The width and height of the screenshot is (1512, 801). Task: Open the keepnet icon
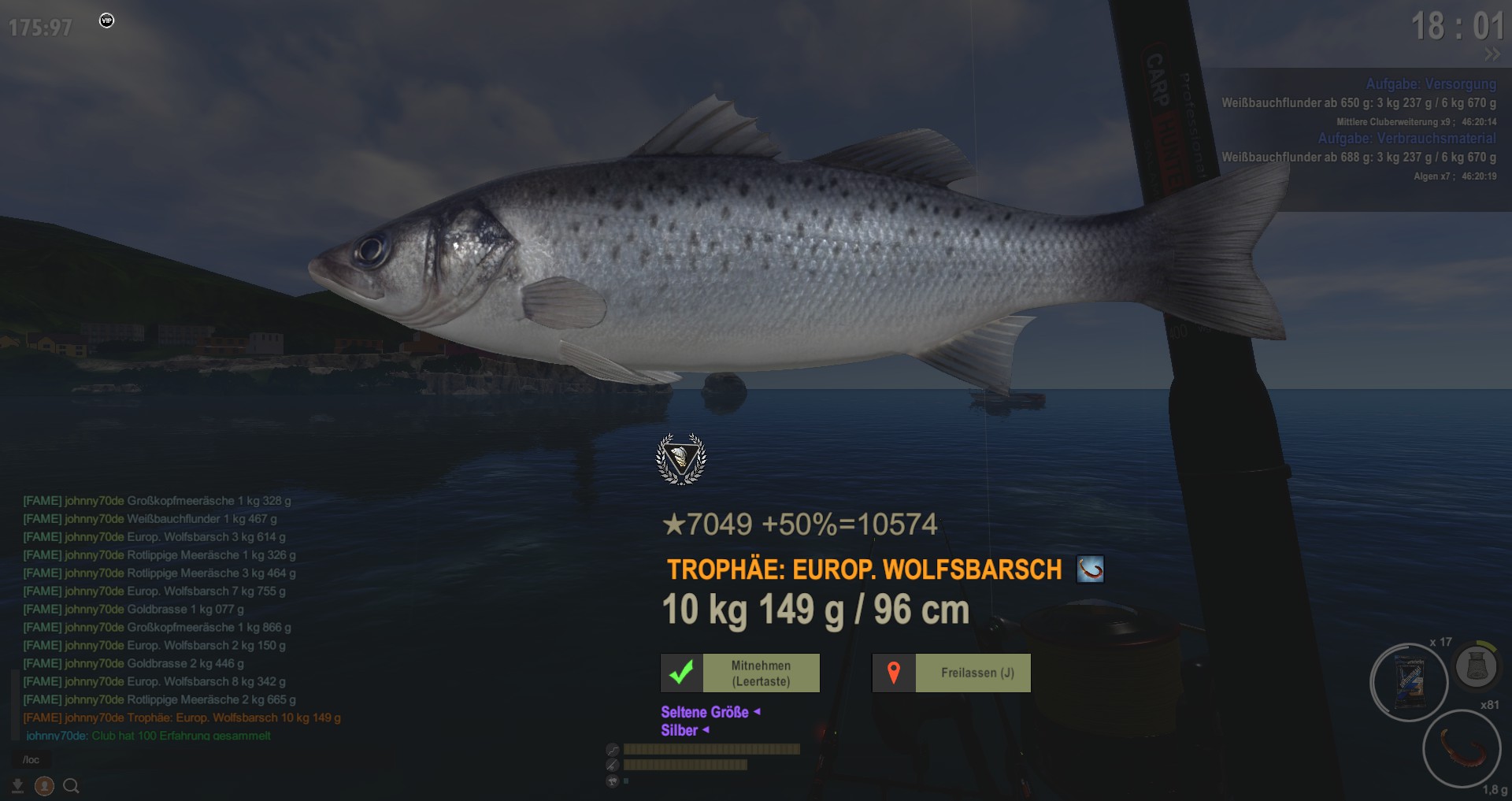[x=1476, y=666]
